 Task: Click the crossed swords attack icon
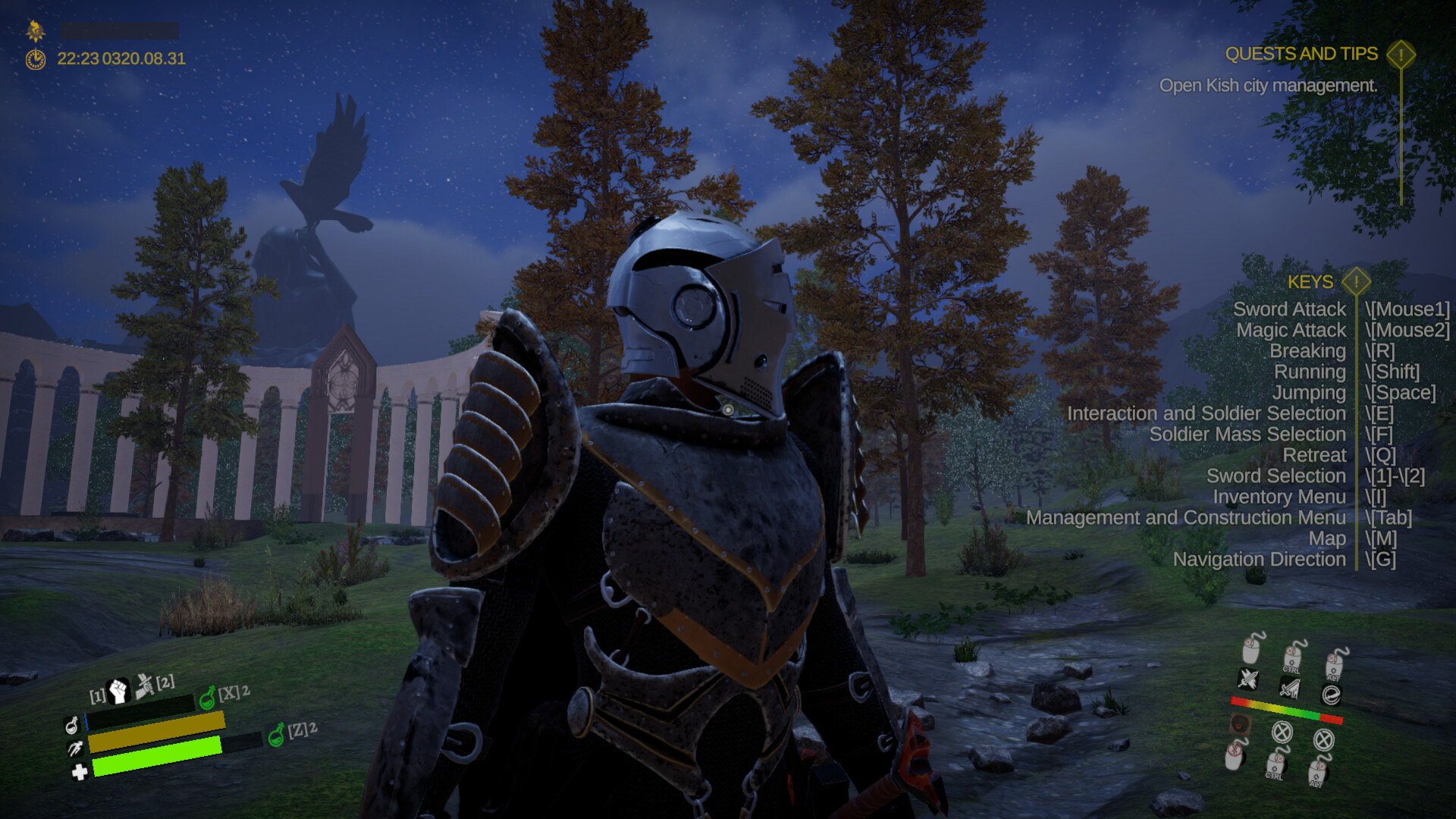(1249, 680)
